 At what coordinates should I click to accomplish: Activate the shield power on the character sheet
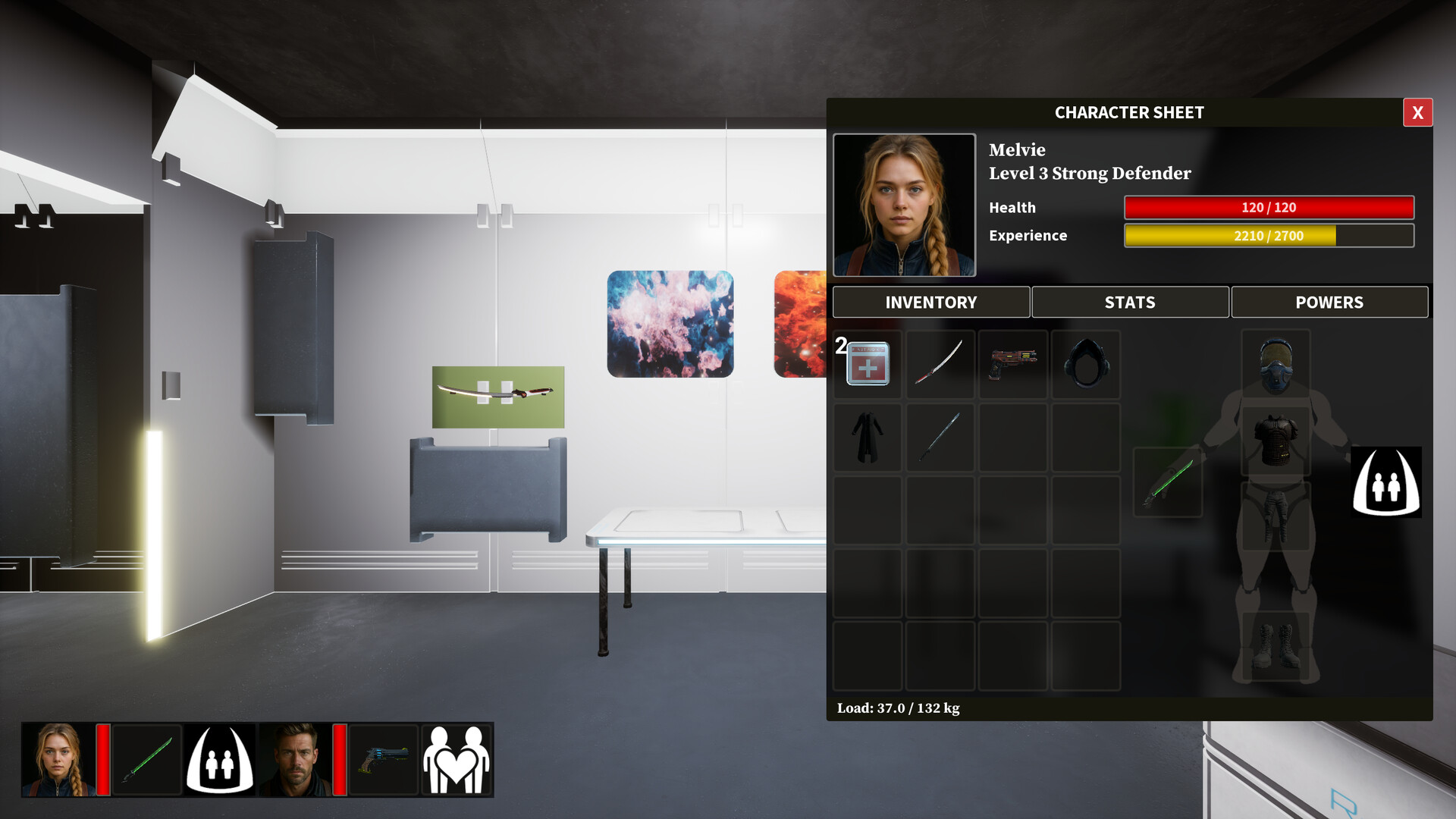pyautogui.click(x=1386, y=483)
